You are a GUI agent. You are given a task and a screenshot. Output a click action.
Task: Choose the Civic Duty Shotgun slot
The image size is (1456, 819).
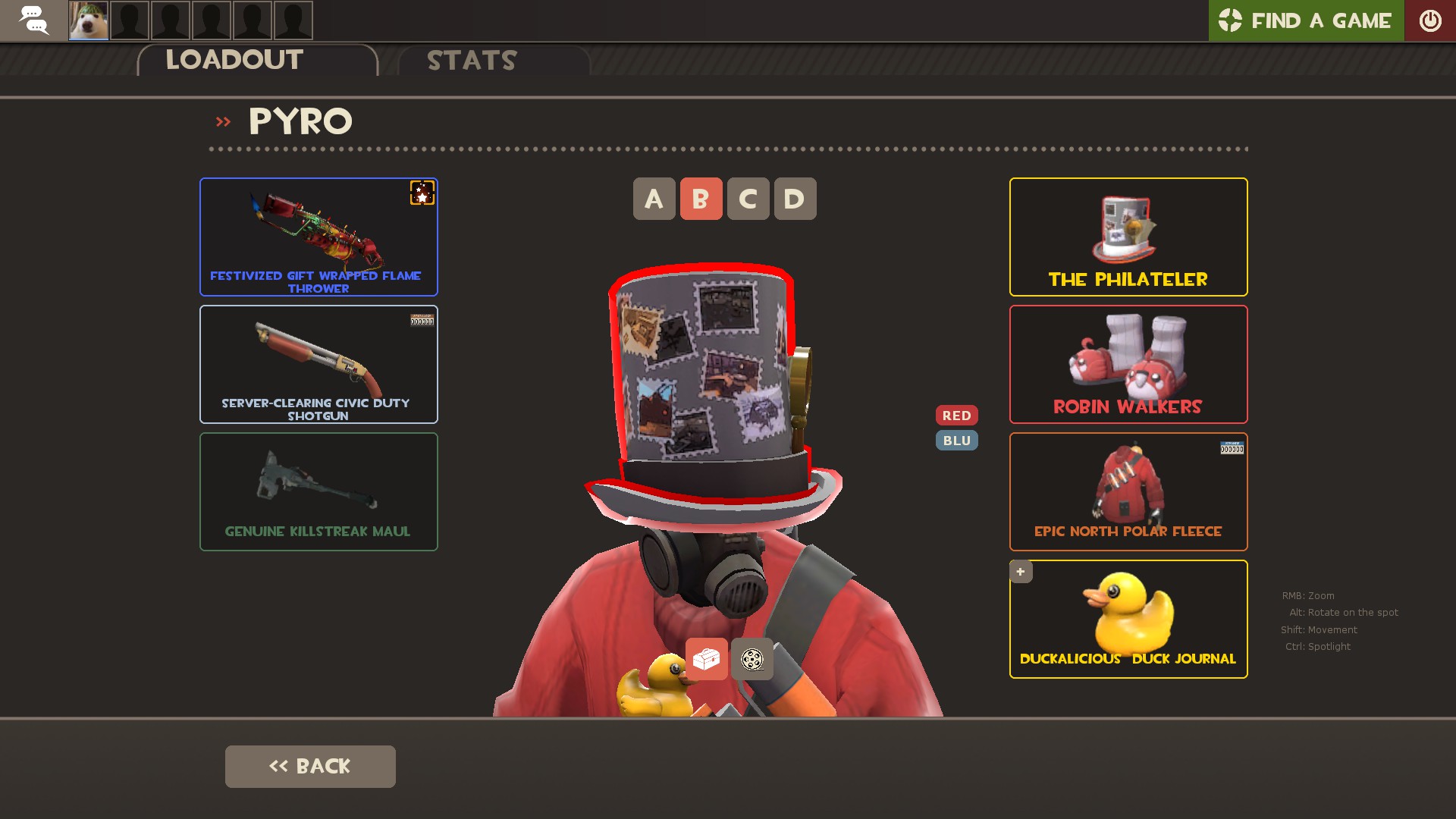[x=318, y=364]
